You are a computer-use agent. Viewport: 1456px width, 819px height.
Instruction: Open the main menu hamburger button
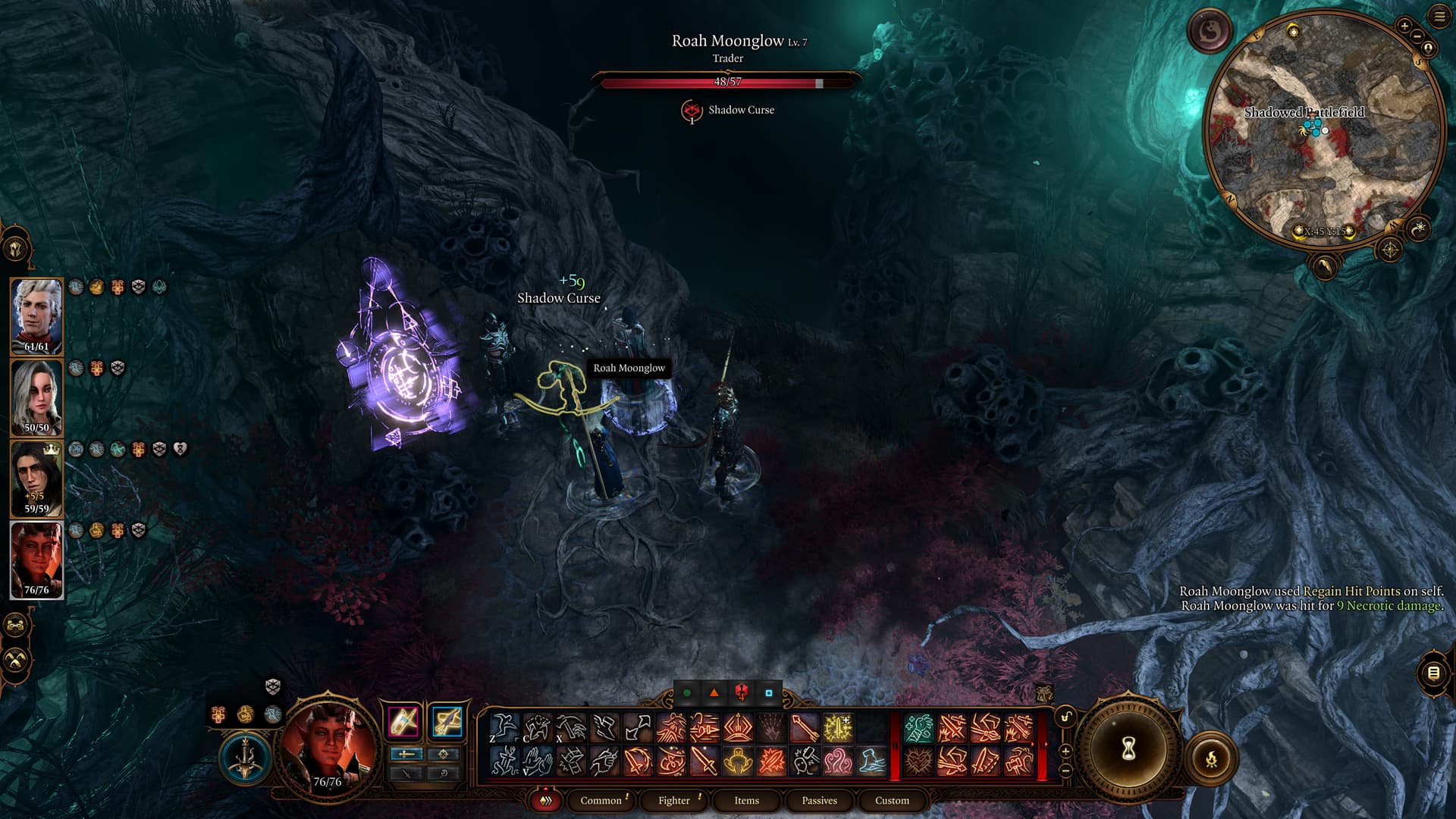(x=1439, y=17)
